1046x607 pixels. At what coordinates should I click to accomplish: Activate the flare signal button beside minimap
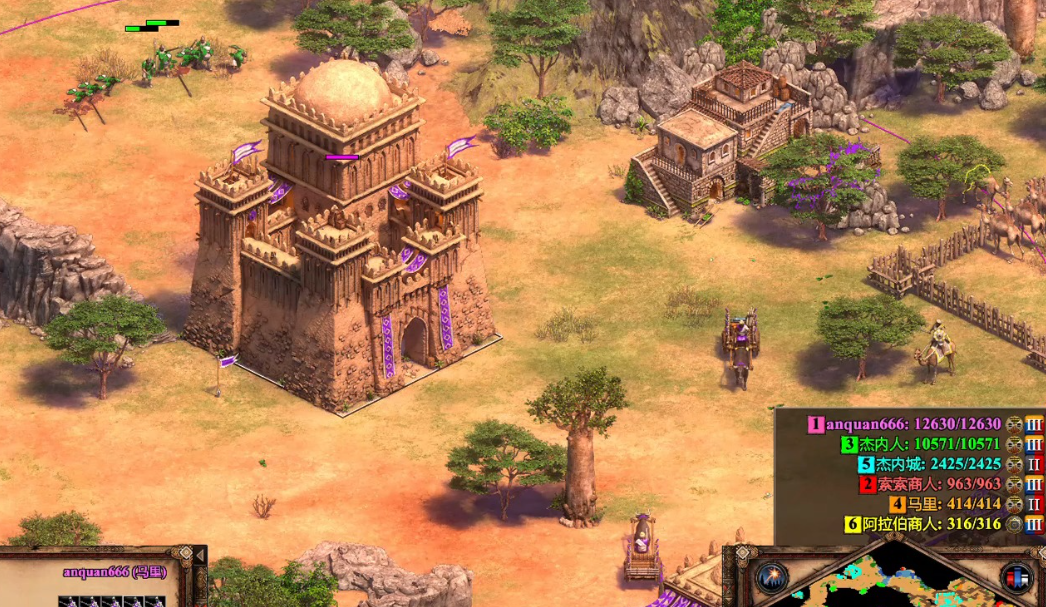[771, 578]
